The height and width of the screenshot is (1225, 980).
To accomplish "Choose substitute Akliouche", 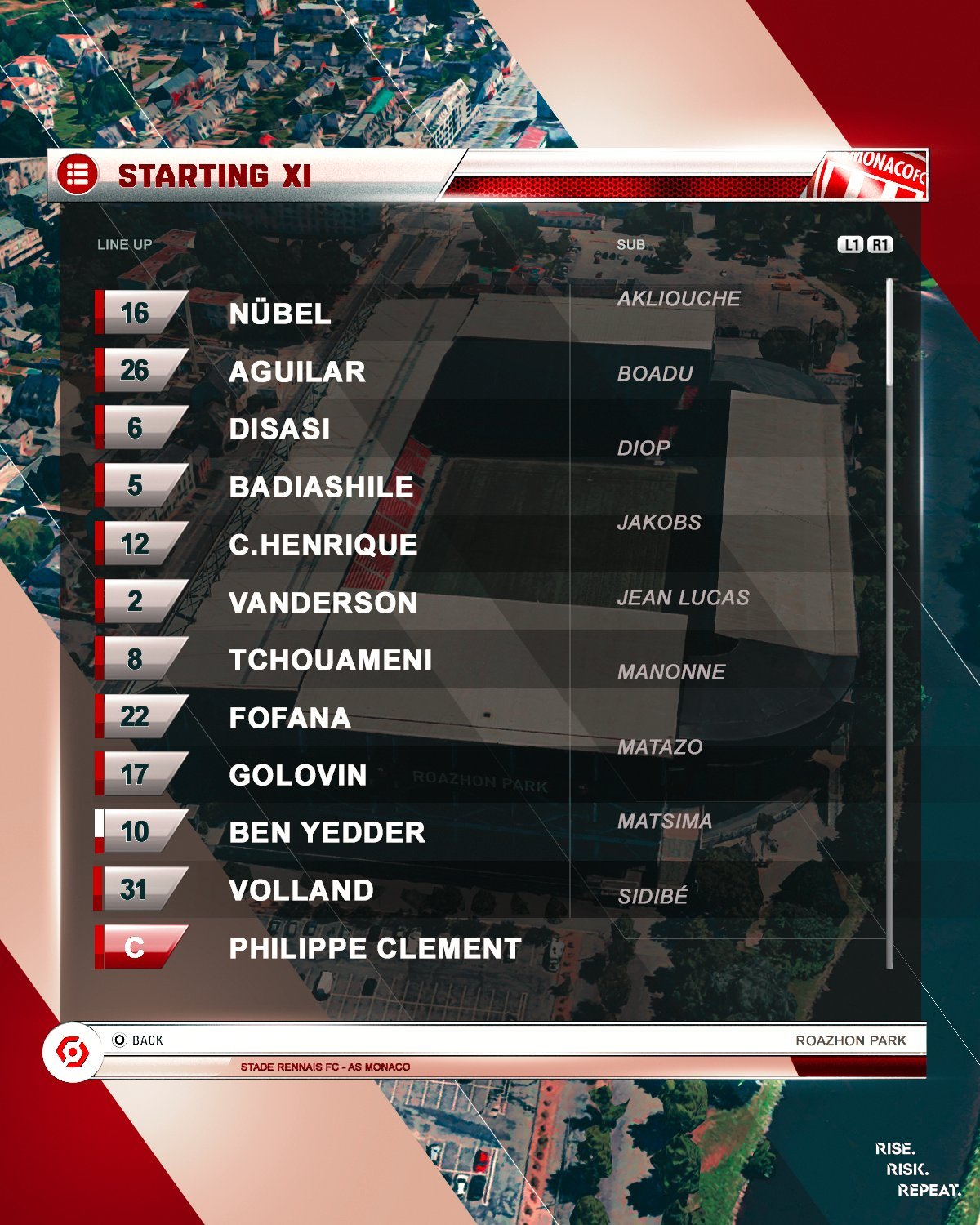I will (678, 299).
